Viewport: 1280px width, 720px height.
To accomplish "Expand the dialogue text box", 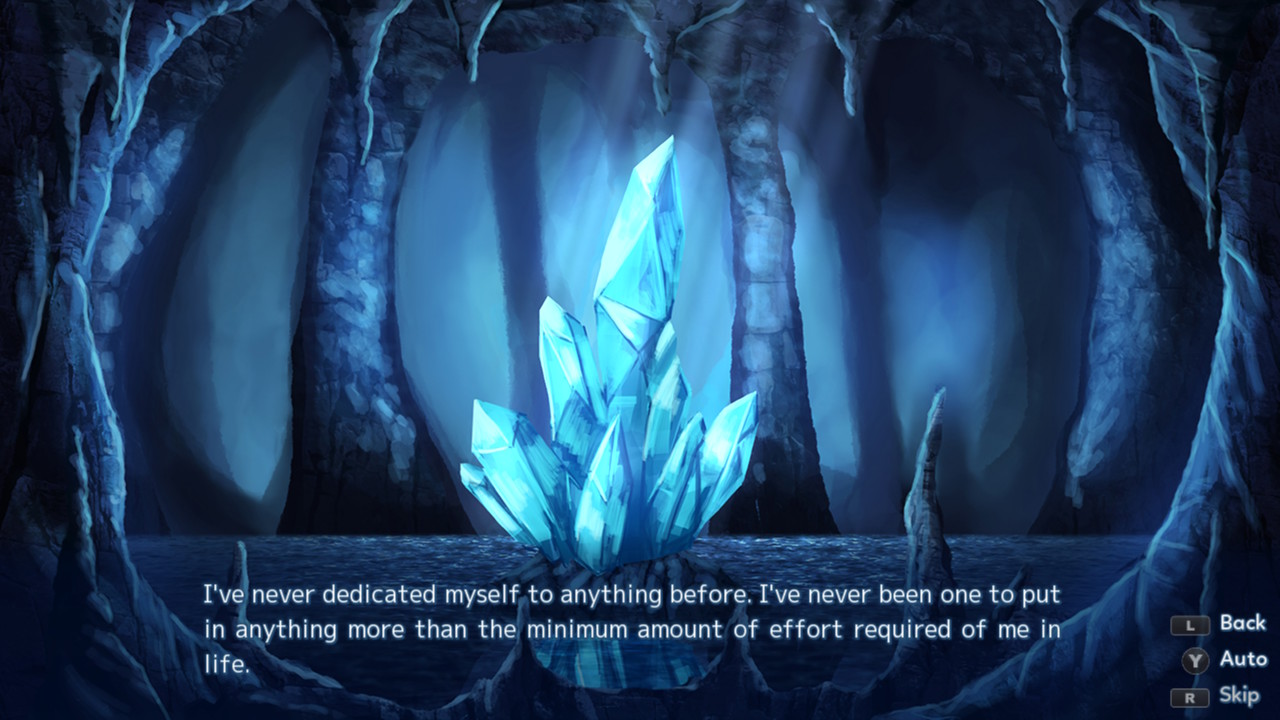I will tap(630, 630).
